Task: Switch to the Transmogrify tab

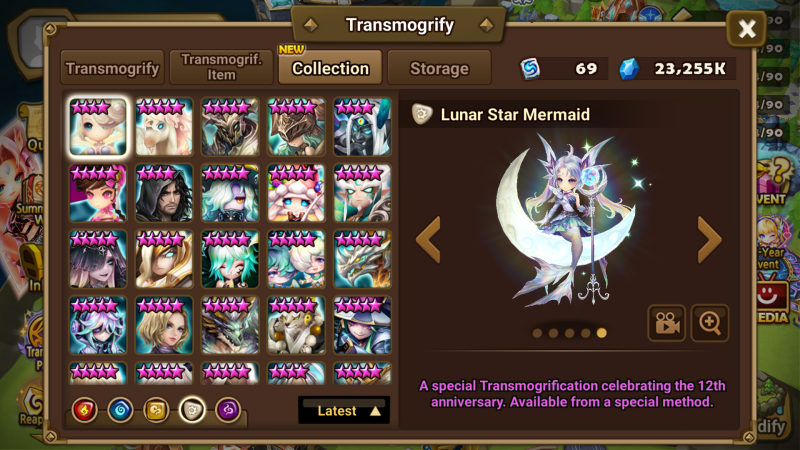Action: tap(112, 69)
